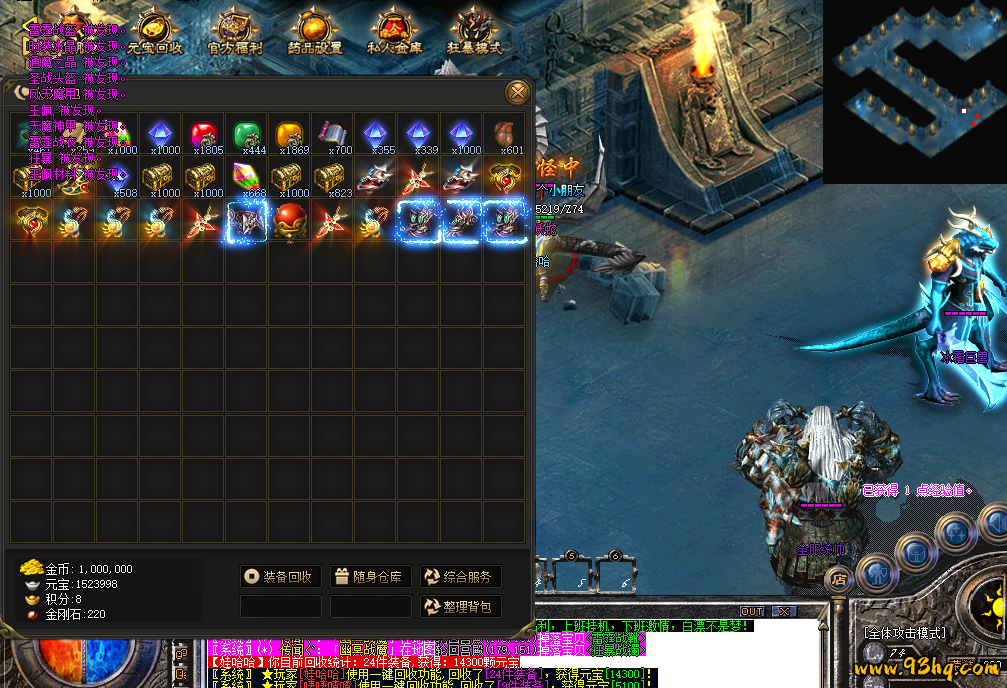This screenshot has width=1007, height=688.
Task: Select the red orb helmet item
Action: point(289,221)
